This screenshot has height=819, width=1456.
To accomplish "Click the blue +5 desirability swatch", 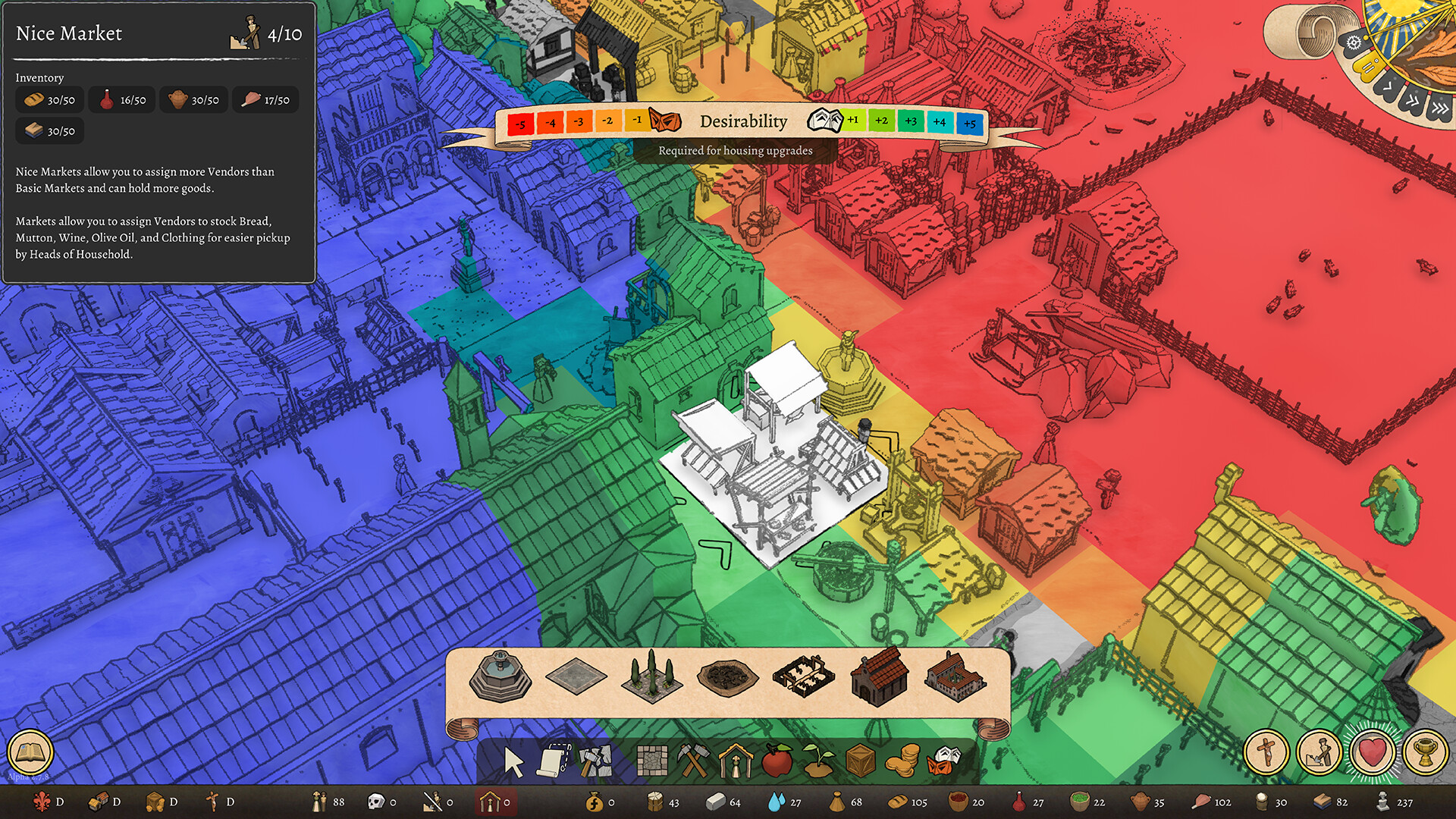I will 971,121.
